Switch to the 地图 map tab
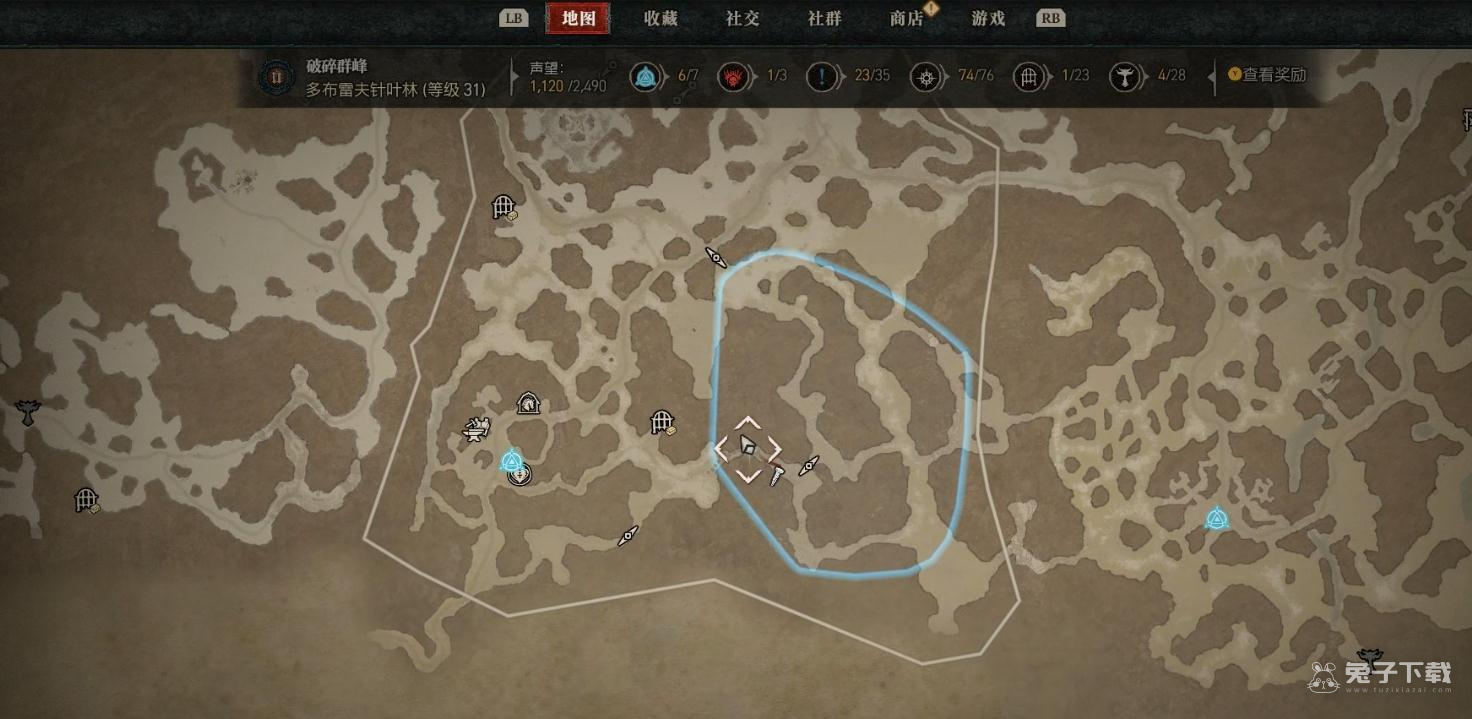The image size is (1472, 719). point(579,18)
